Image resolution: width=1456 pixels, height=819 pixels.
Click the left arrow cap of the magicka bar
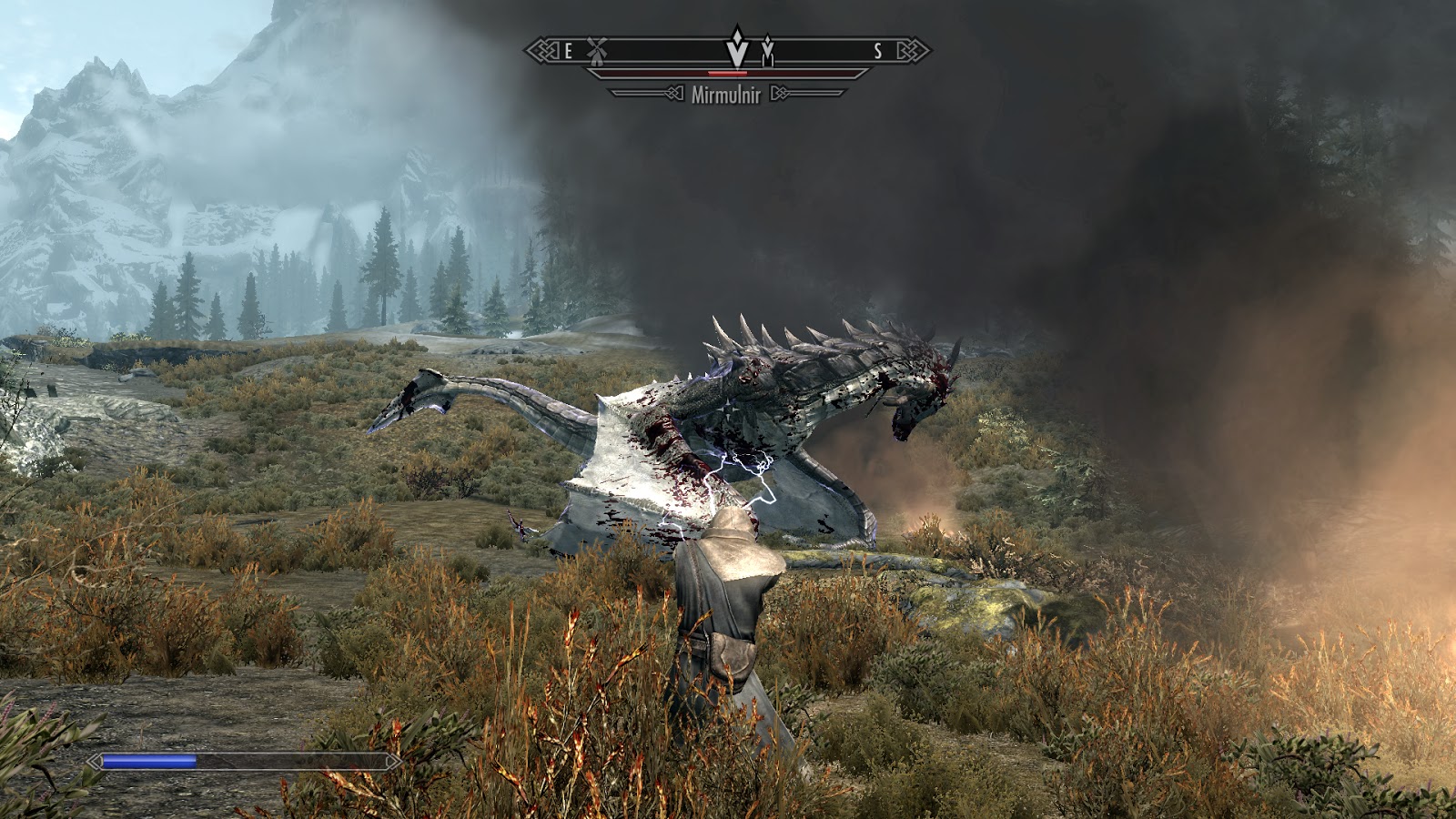point(93,760)
